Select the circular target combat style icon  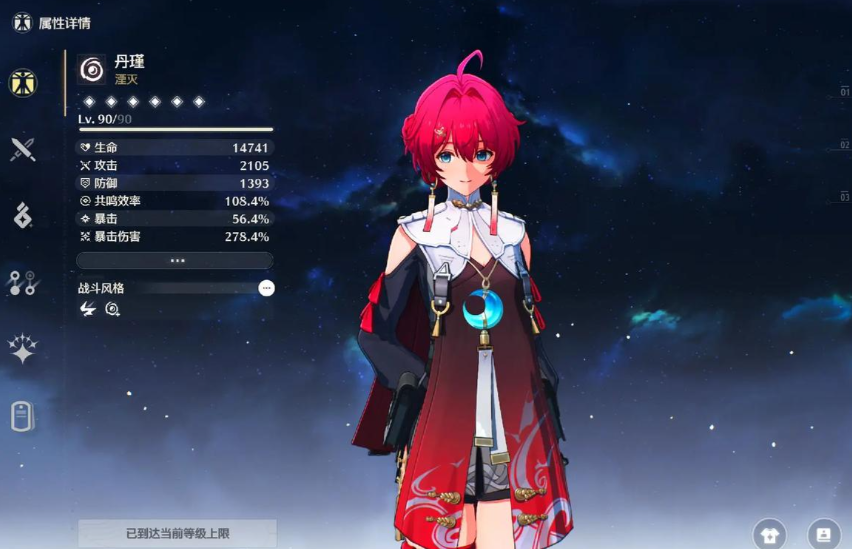[113, 310]
